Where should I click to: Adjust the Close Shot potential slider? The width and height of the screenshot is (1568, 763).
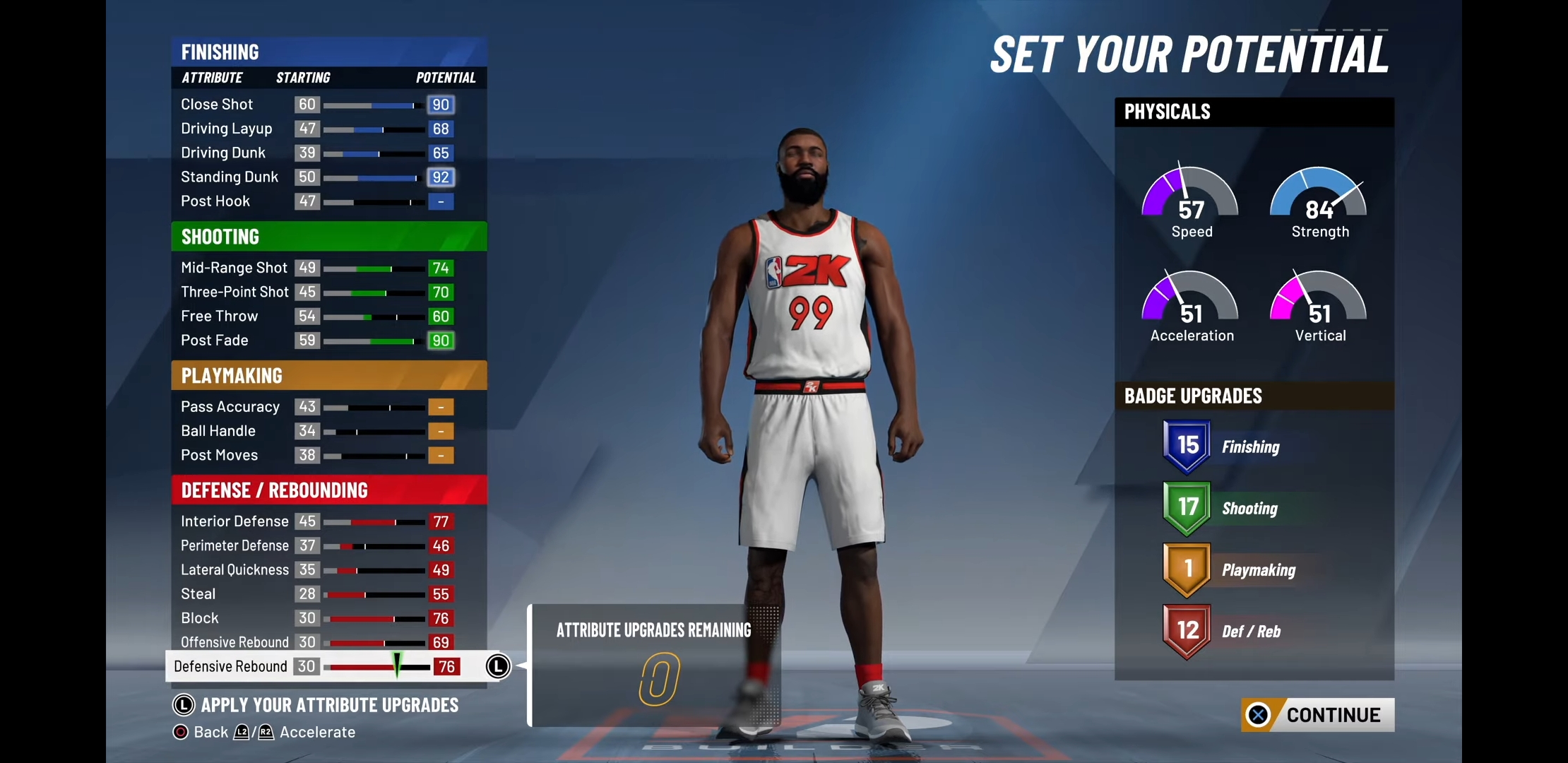[371, 104]
